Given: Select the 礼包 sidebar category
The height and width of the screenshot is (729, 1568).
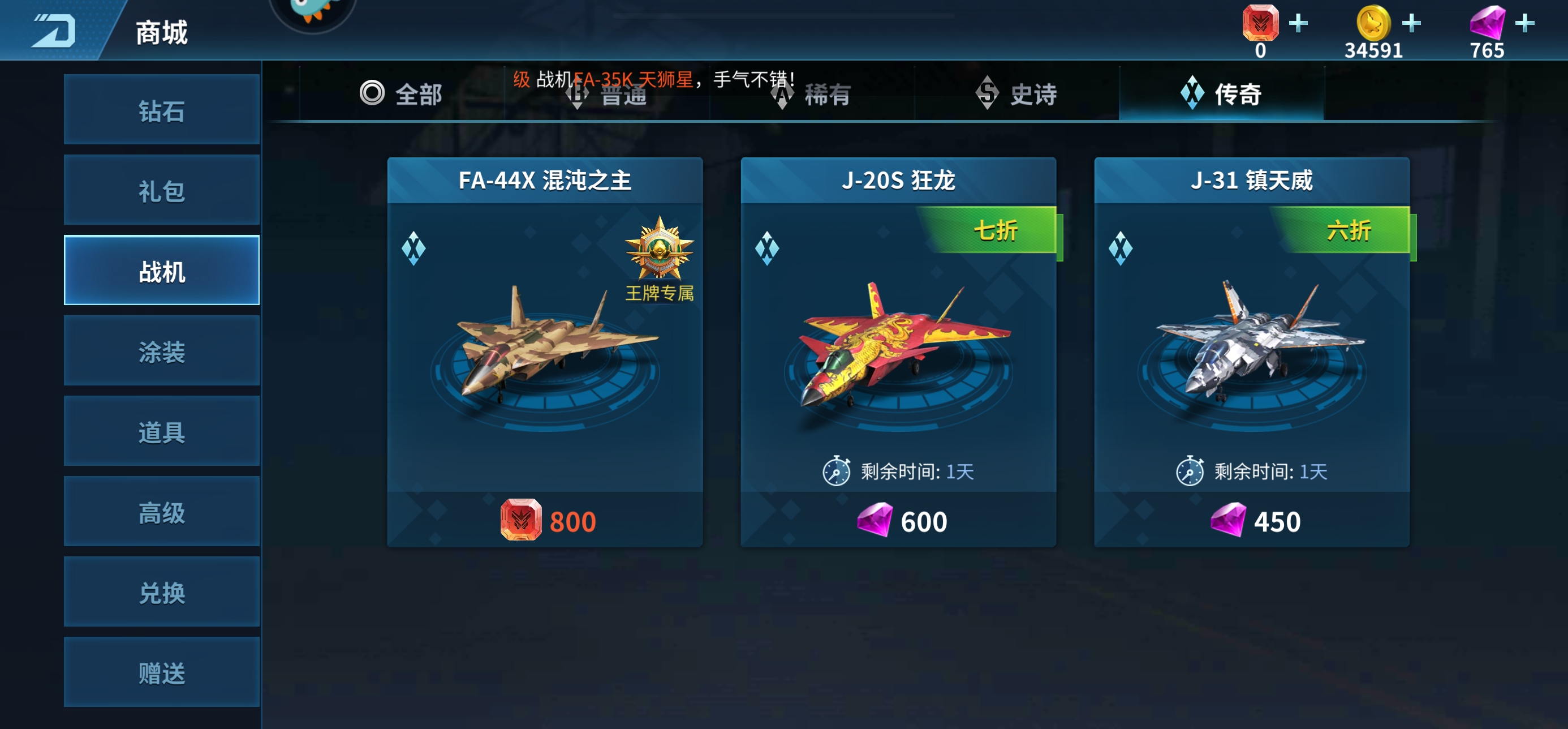Looking at the screenshot, I should pyautogui.click(x=161, y=190).
